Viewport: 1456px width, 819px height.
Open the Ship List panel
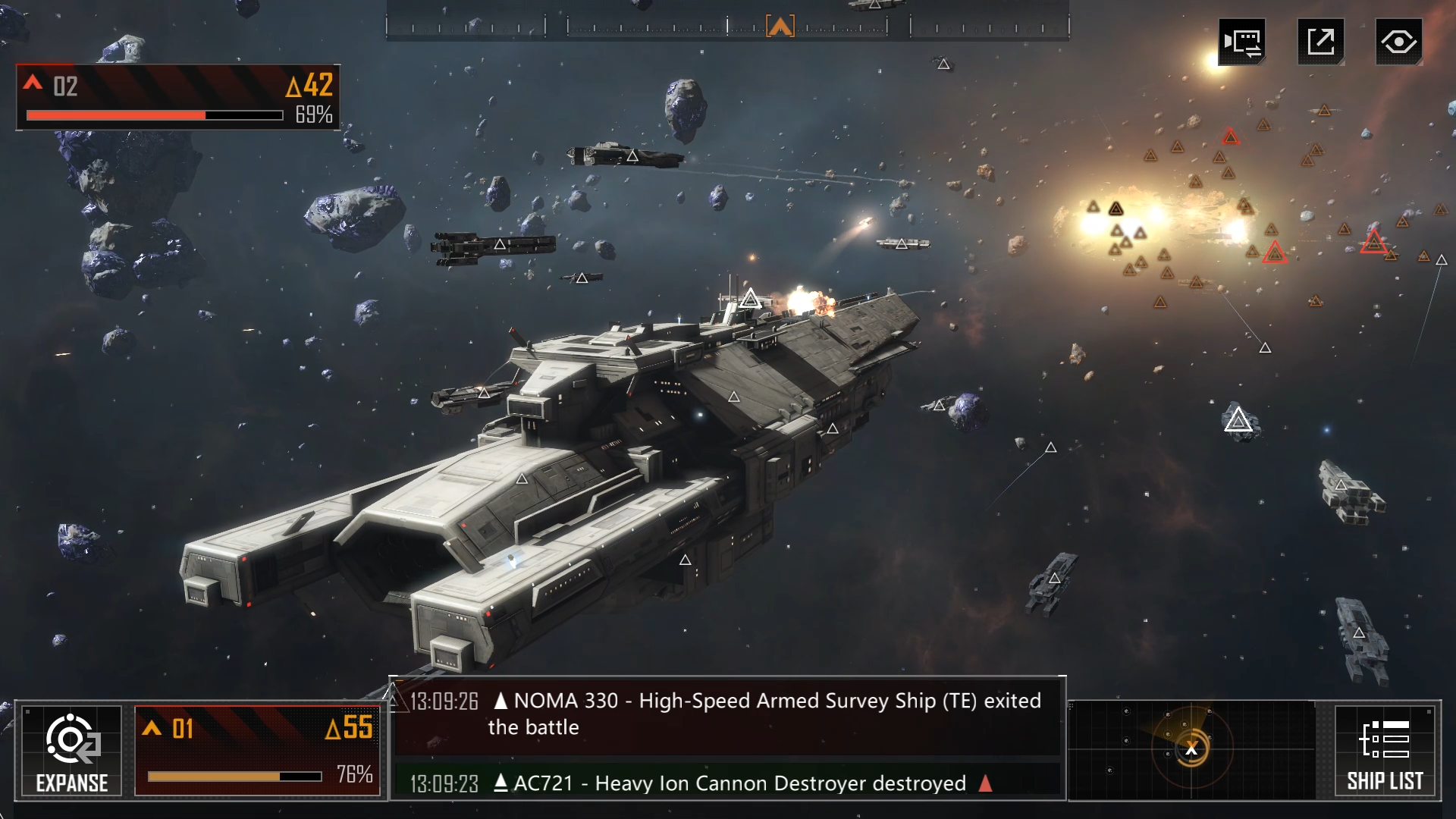(x=1385, y=751)
